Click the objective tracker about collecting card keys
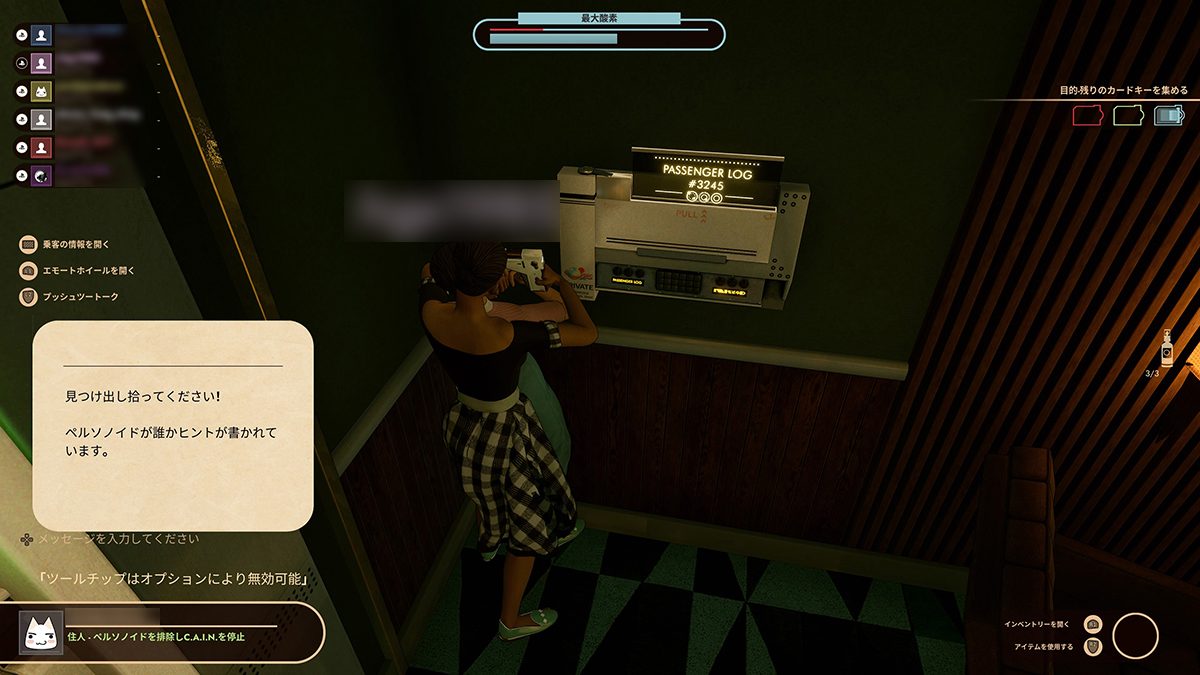Image resolution: width=1200 pixels, height=675 pixels. coord(1123,90)
